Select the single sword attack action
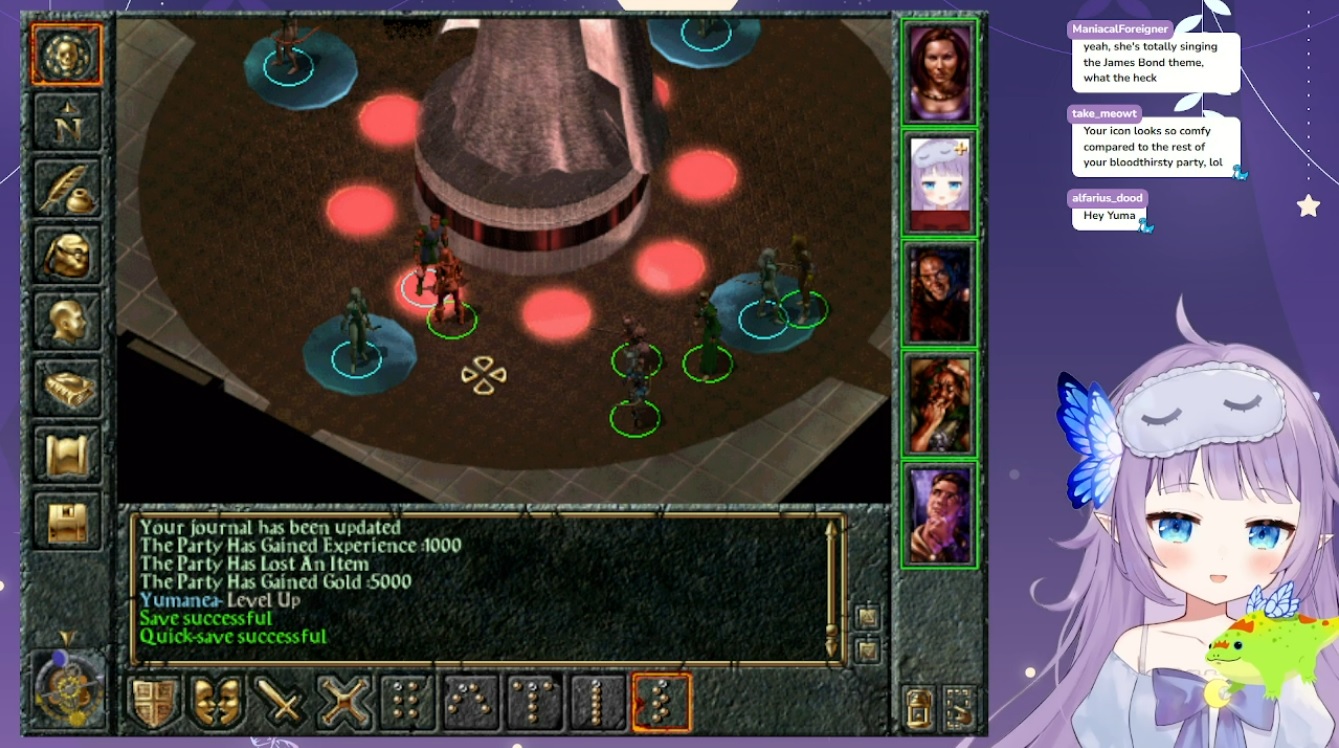Viewport: 1339px width, 748px height. pyautogui.click(x=281, y=702)
